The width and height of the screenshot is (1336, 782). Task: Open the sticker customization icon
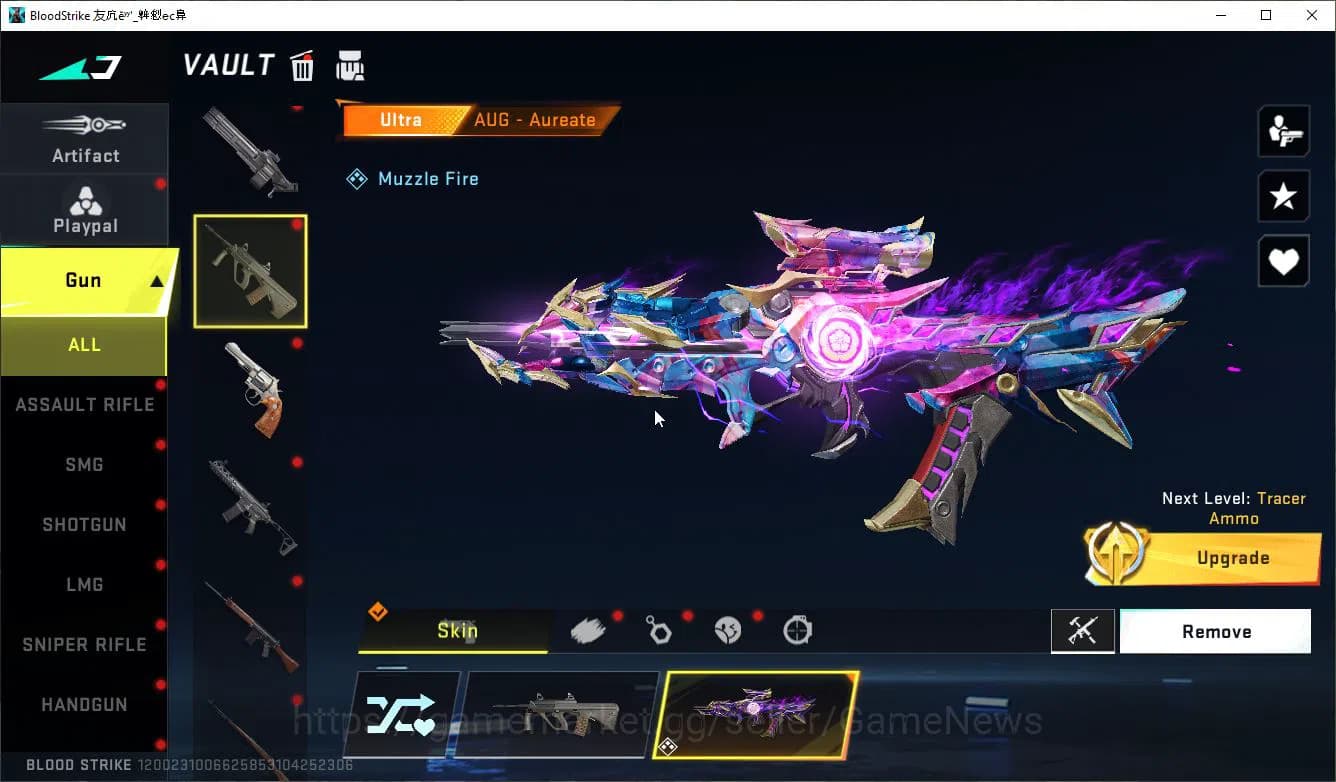pos(727,629)
